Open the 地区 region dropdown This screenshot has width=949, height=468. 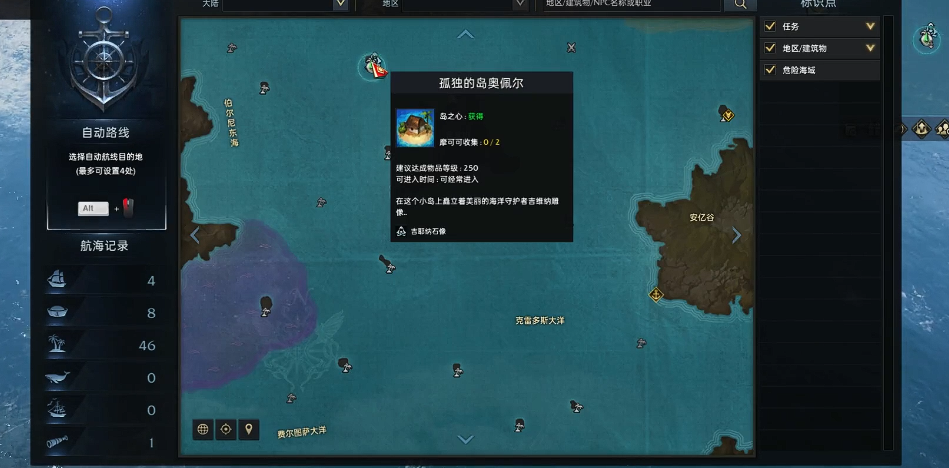519,4
